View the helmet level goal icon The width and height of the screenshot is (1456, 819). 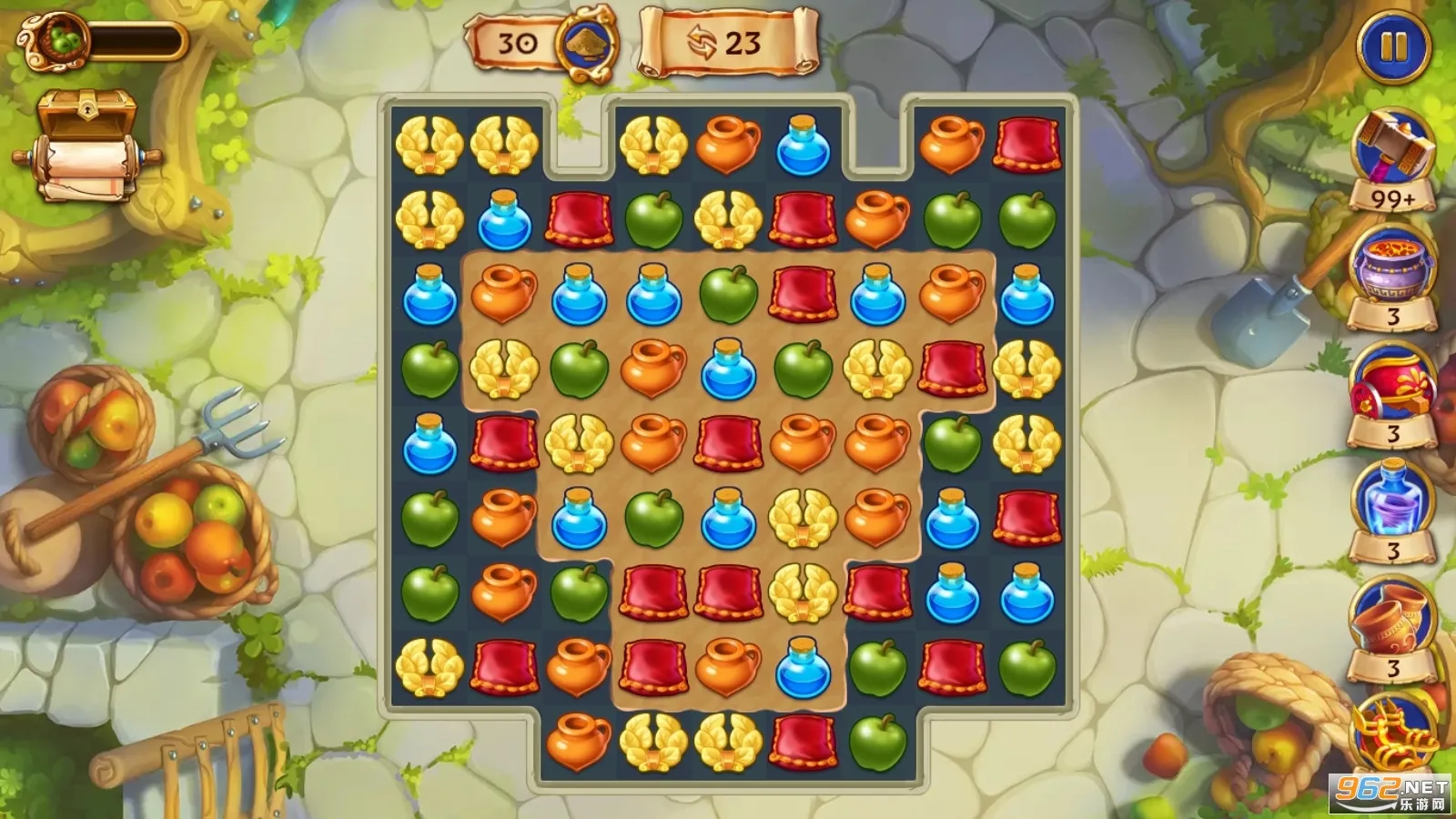click(585, 41)
